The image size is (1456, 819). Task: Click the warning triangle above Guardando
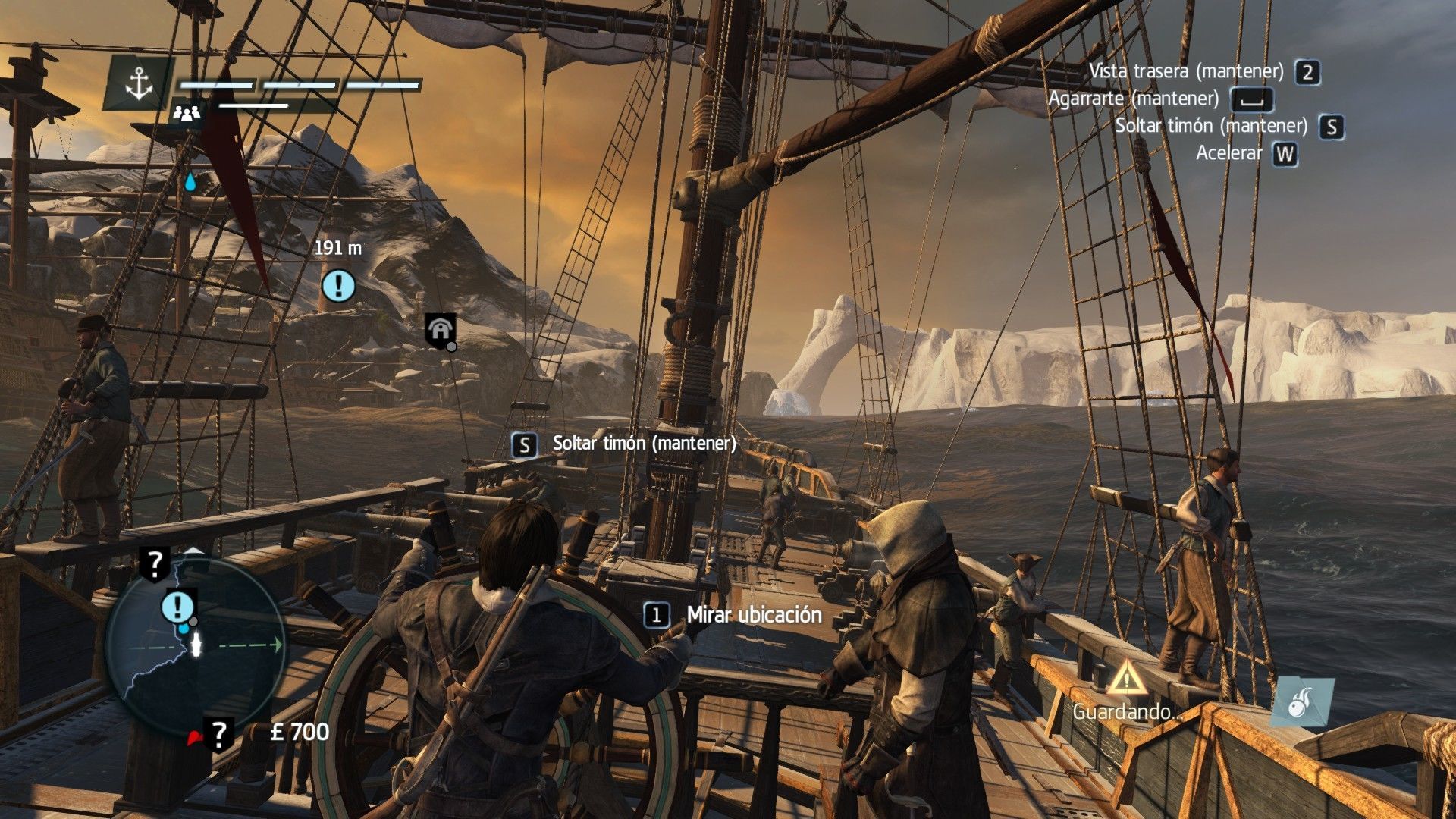click(1126, 677)
